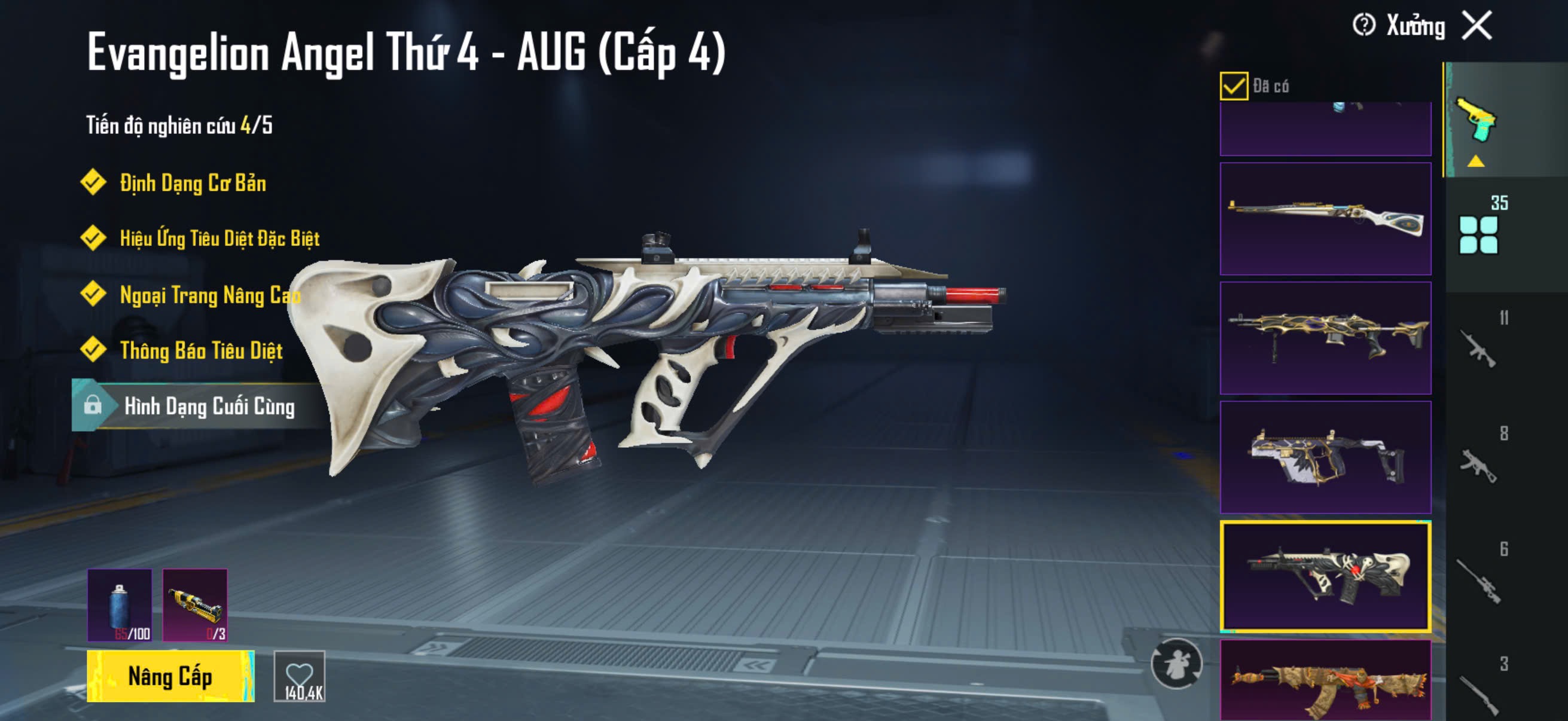Select the blue spray paint material slot
Image resolution: width=1568 pixels, height=721 pixels.
point(120,605)
